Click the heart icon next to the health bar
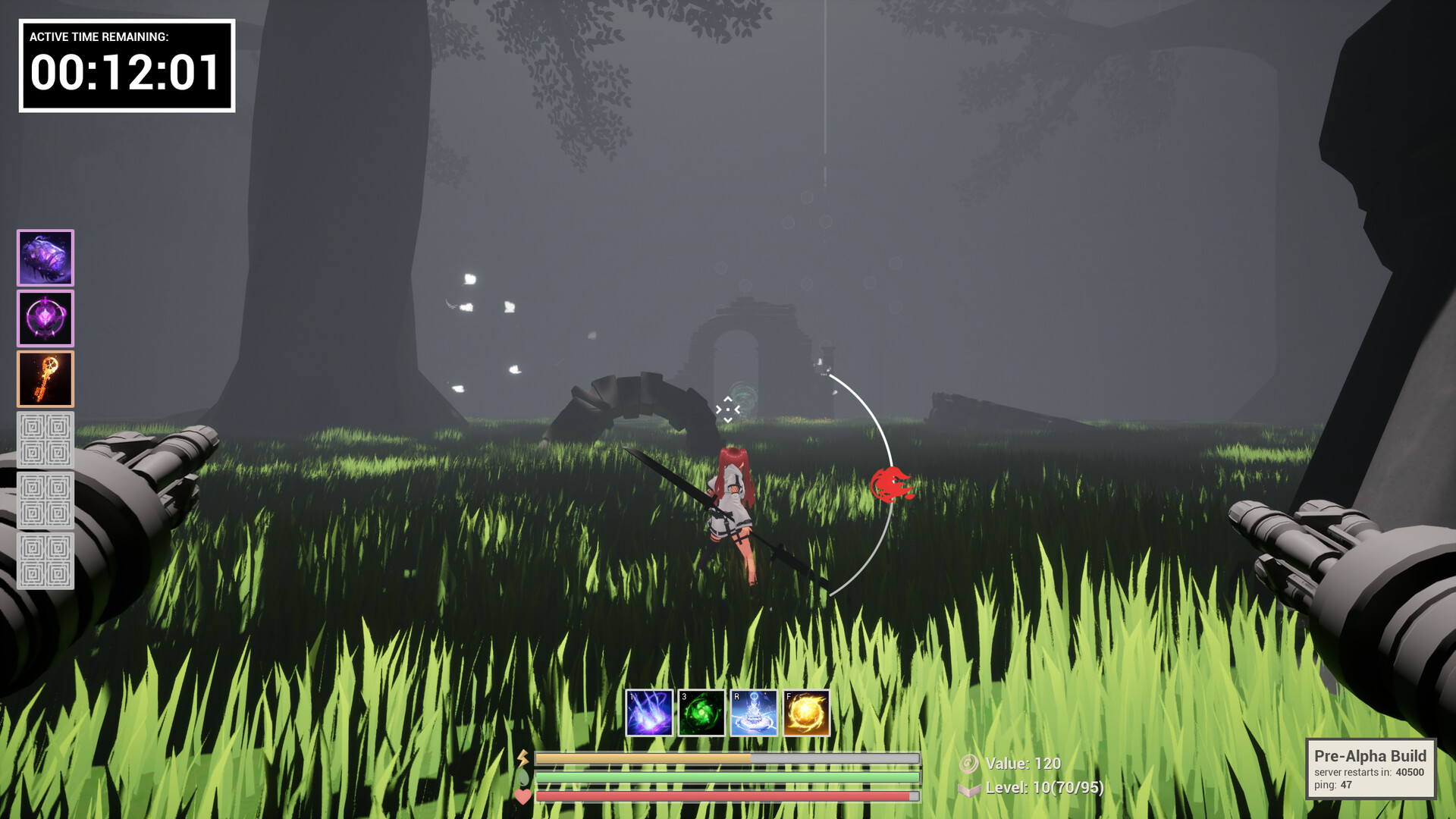1456x819 pixels. pyautogui.click(x=523, y=797)
